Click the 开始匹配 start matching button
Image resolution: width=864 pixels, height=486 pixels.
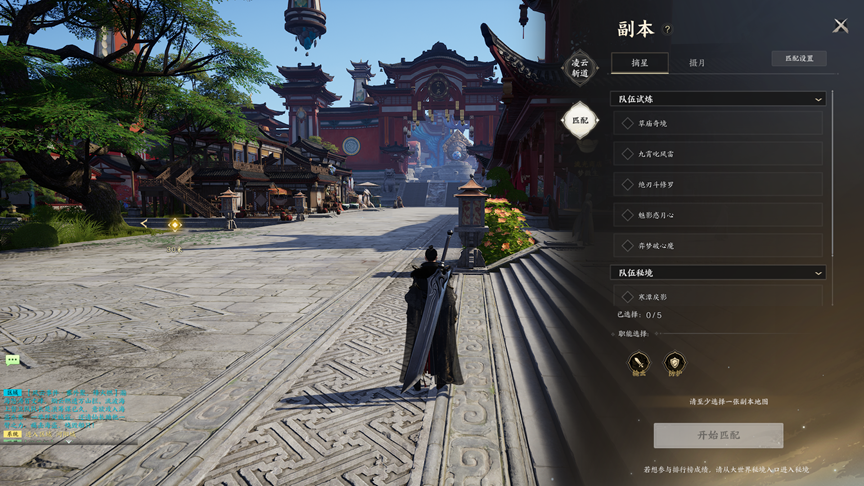click(718, 435)
